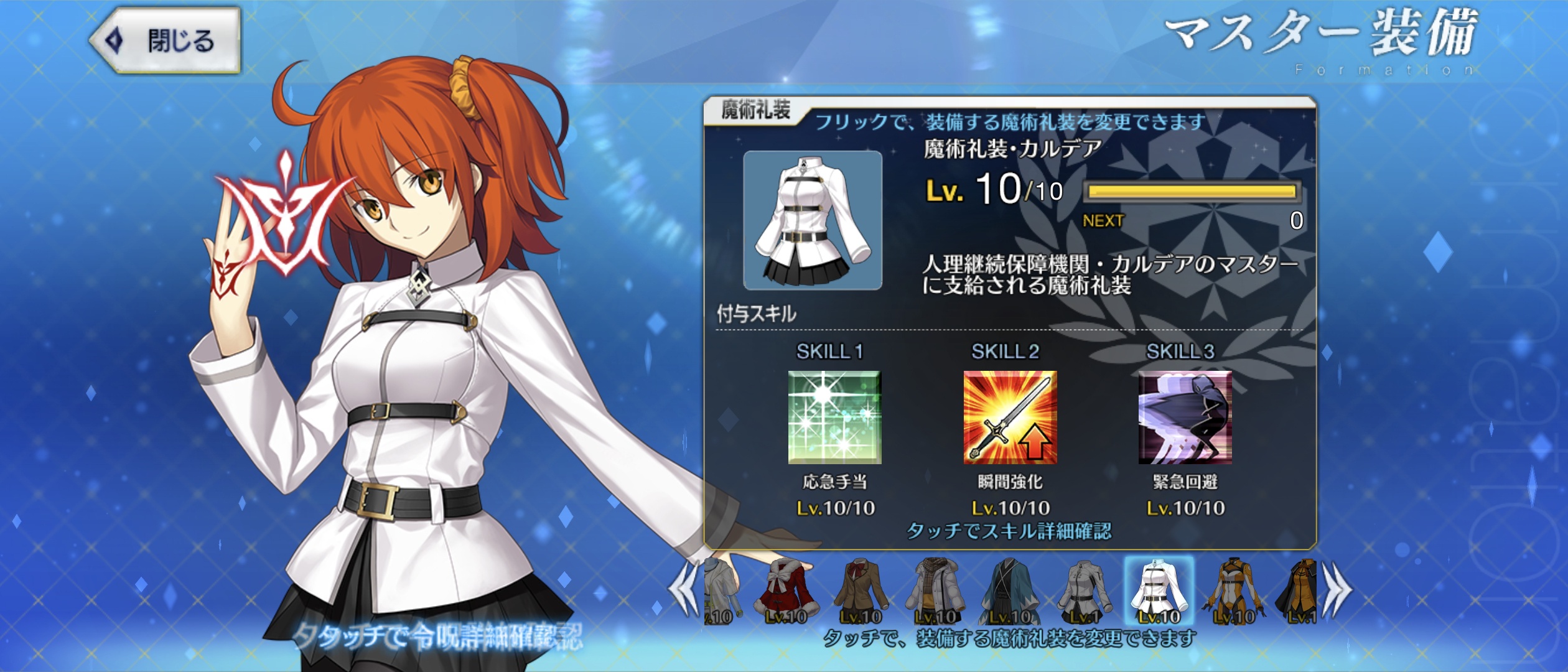Image resolution: width=1568 pixels, height=672 pixels.
Task: Select the black and orange caped outfit
Action: point(1299,591)
